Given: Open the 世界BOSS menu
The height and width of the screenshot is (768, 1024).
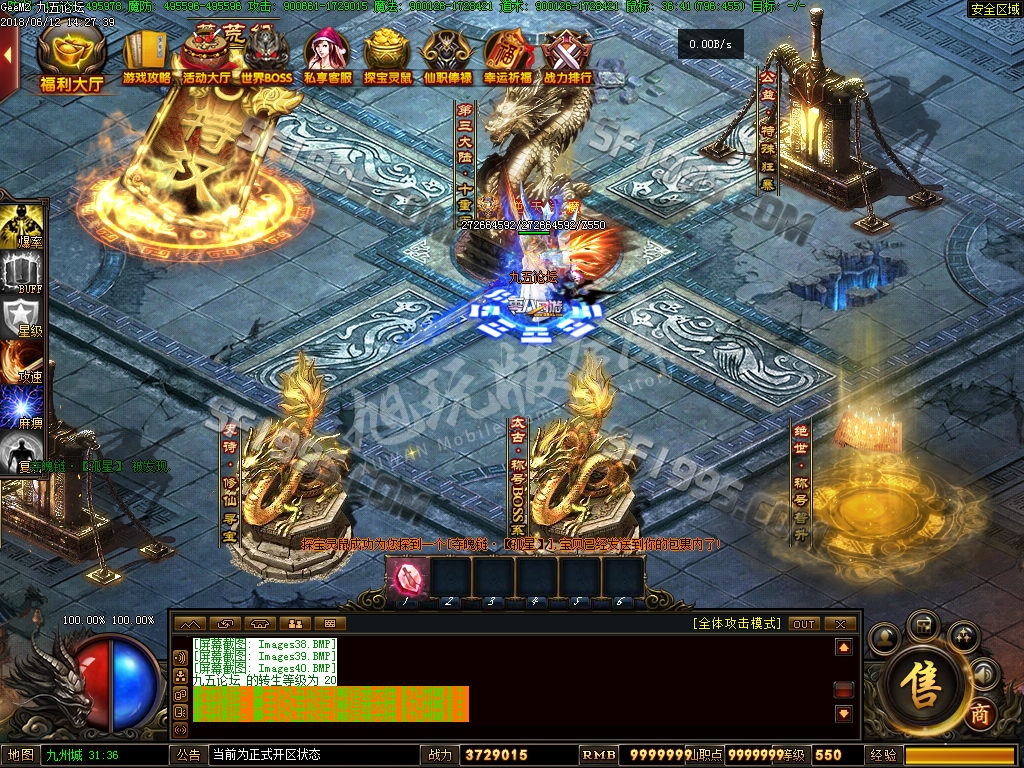Looking at the screenshot, I should pyautogui.click(x=266, y=58).
